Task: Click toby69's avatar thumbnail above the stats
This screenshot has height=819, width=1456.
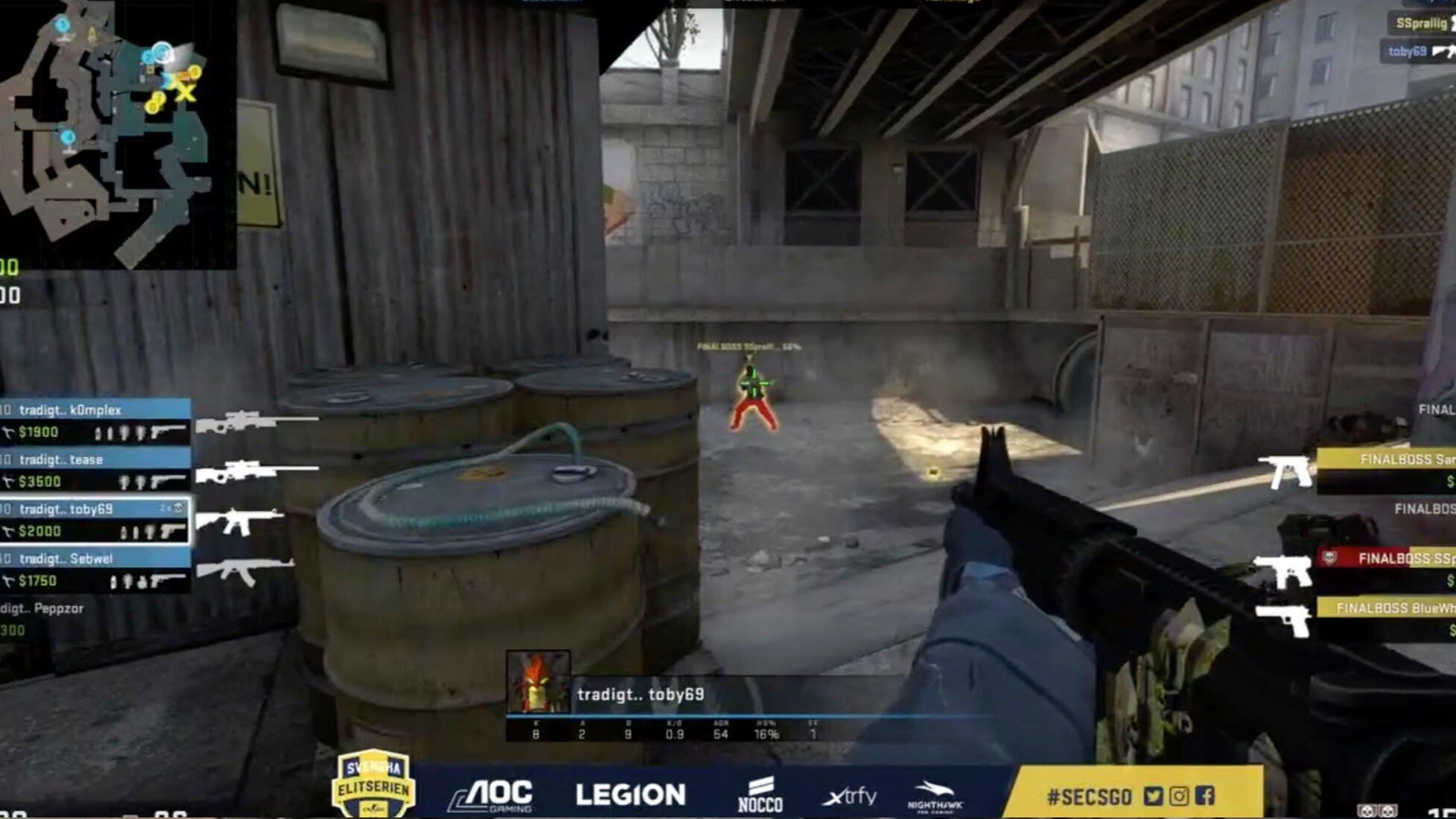Action: [x=539, y=681]
